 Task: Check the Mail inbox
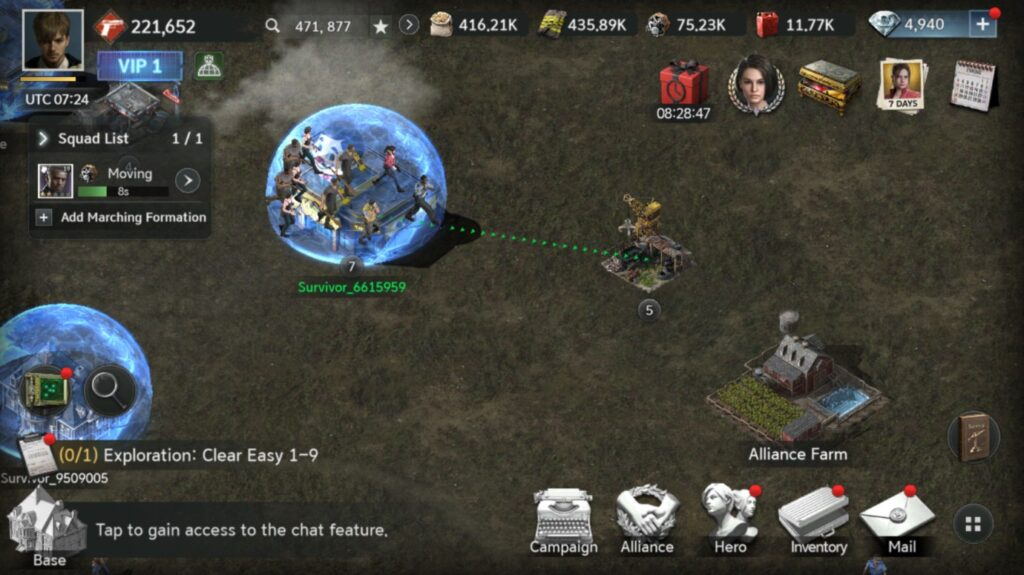coord(897,520)
